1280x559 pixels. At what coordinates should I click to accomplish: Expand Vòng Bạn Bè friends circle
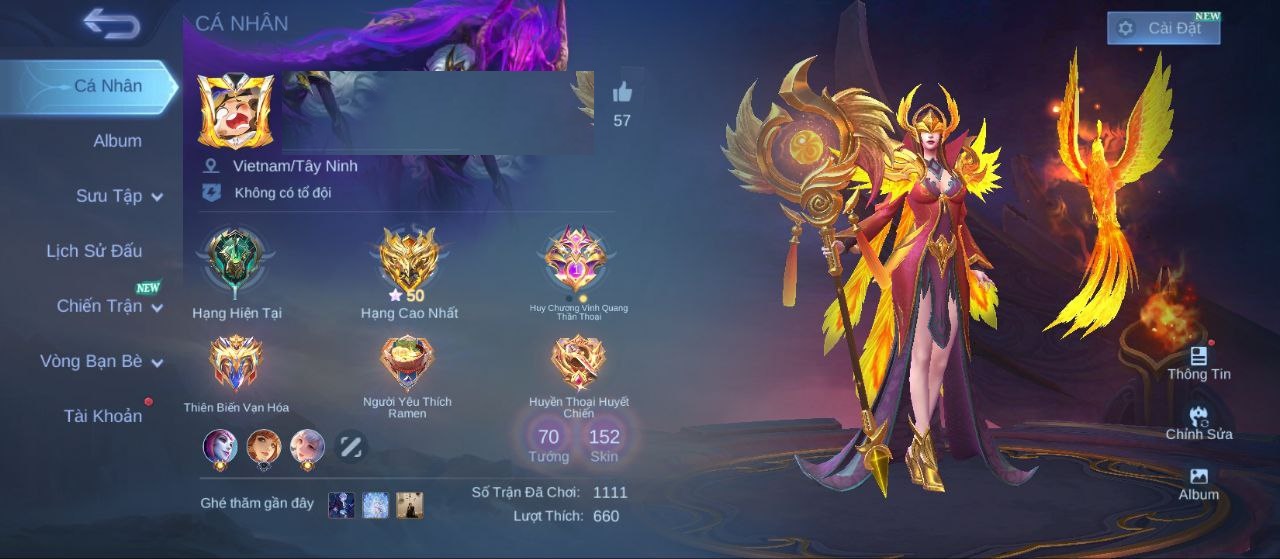click(x=101, y=361)
